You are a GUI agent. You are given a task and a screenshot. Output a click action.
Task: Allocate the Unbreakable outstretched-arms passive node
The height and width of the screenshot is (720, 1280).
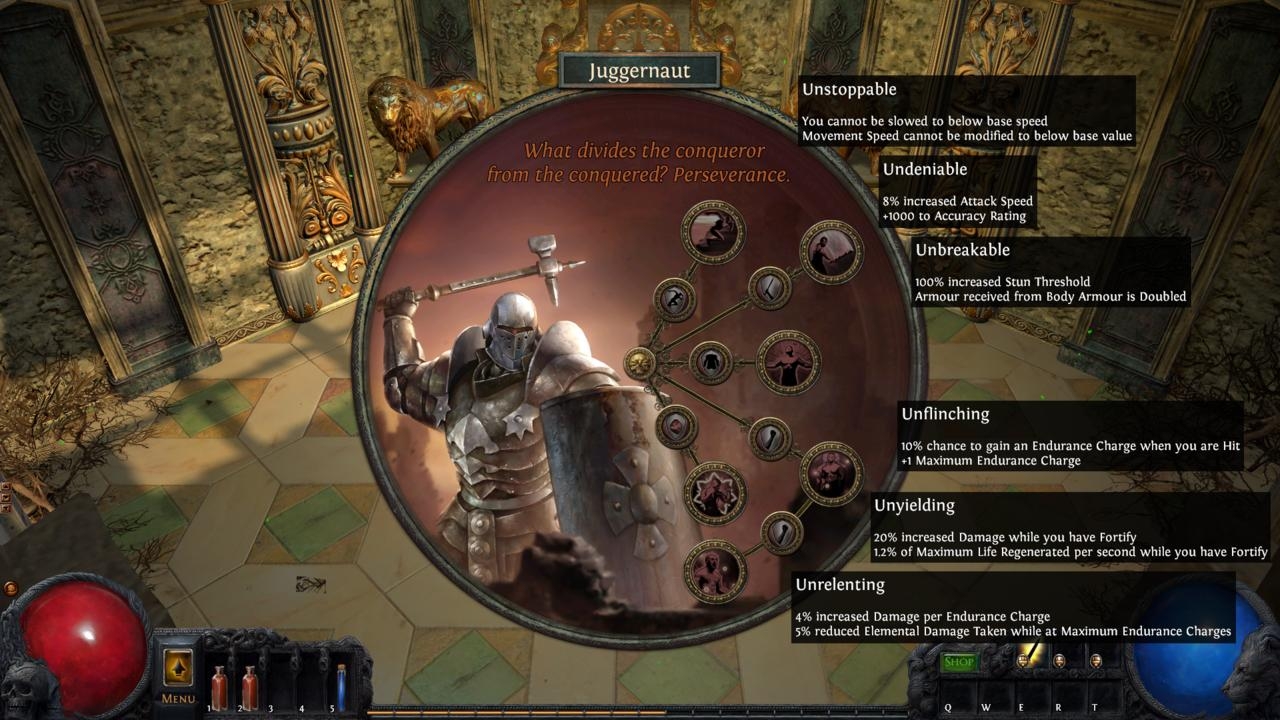coord(788,362)
